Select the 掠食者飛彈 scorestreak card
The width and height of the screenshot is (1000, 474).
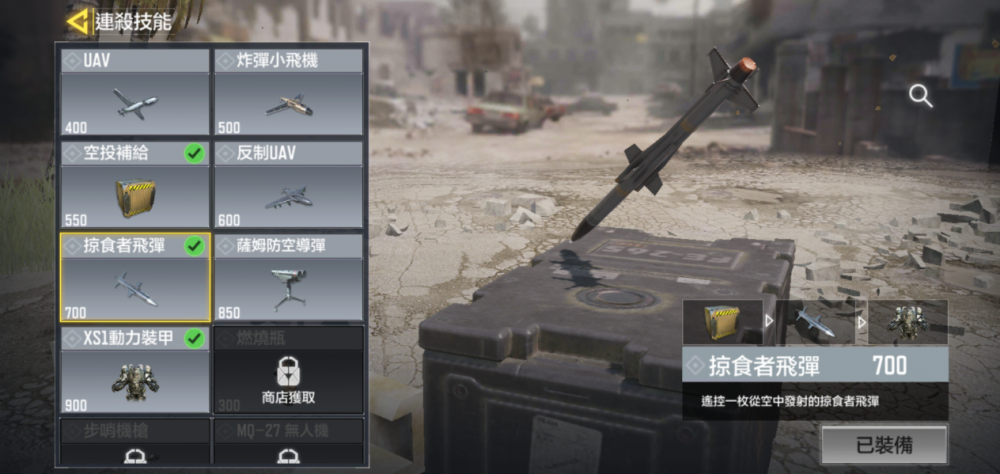[135, 277]
